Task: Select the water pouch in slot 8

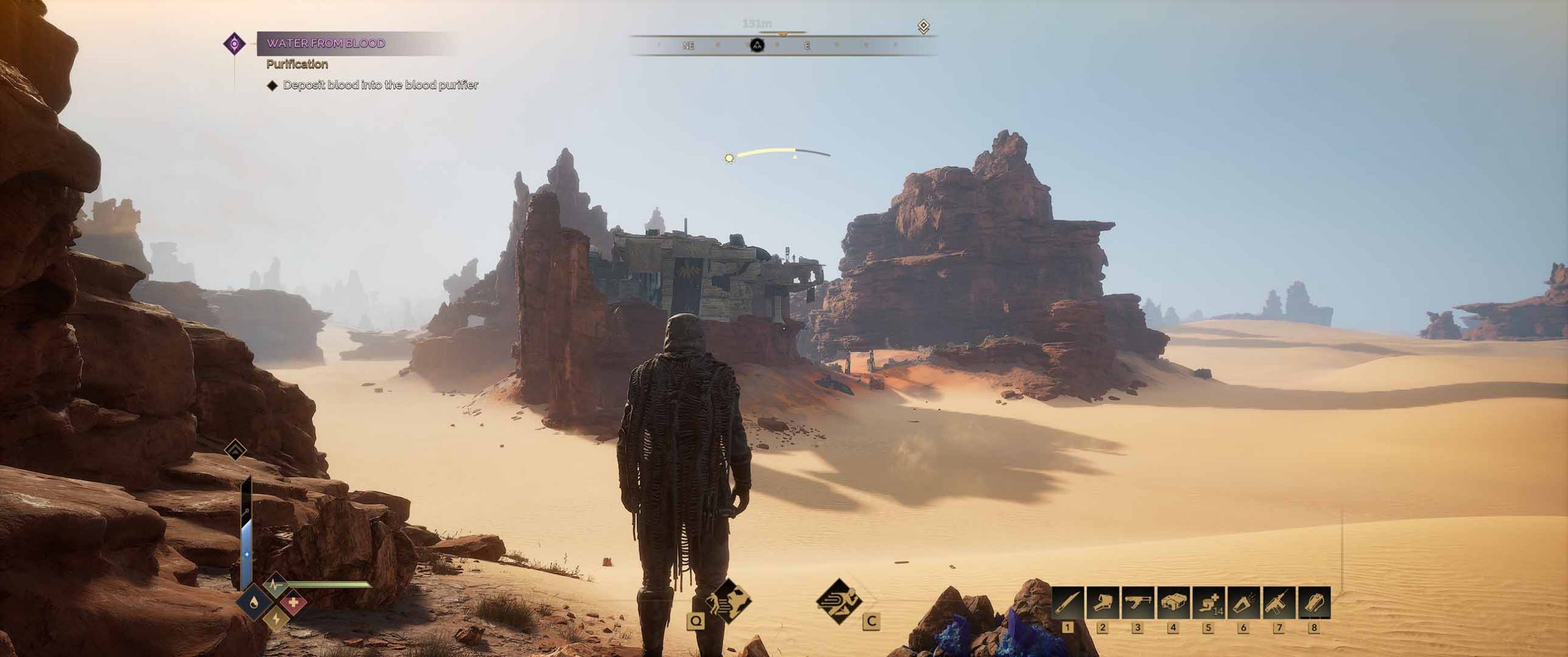Action: point(1314,602)
